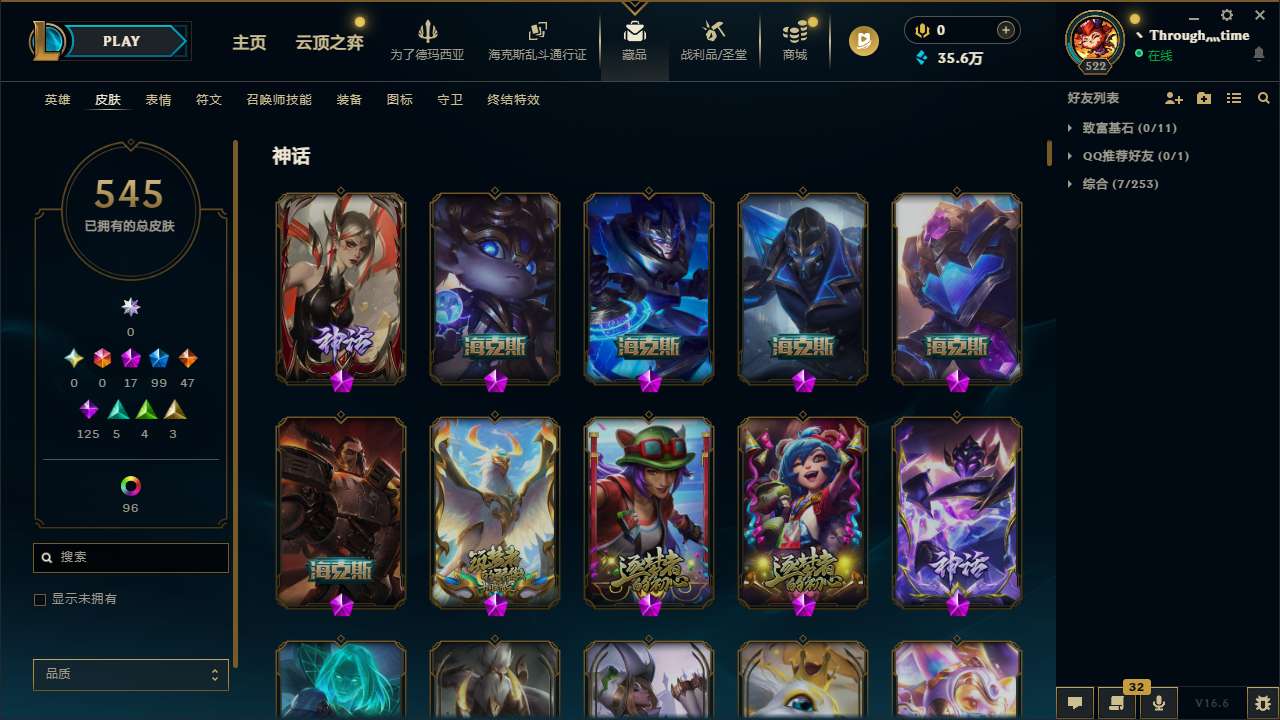
Task: Click the PLAY button
Action: 122,41
